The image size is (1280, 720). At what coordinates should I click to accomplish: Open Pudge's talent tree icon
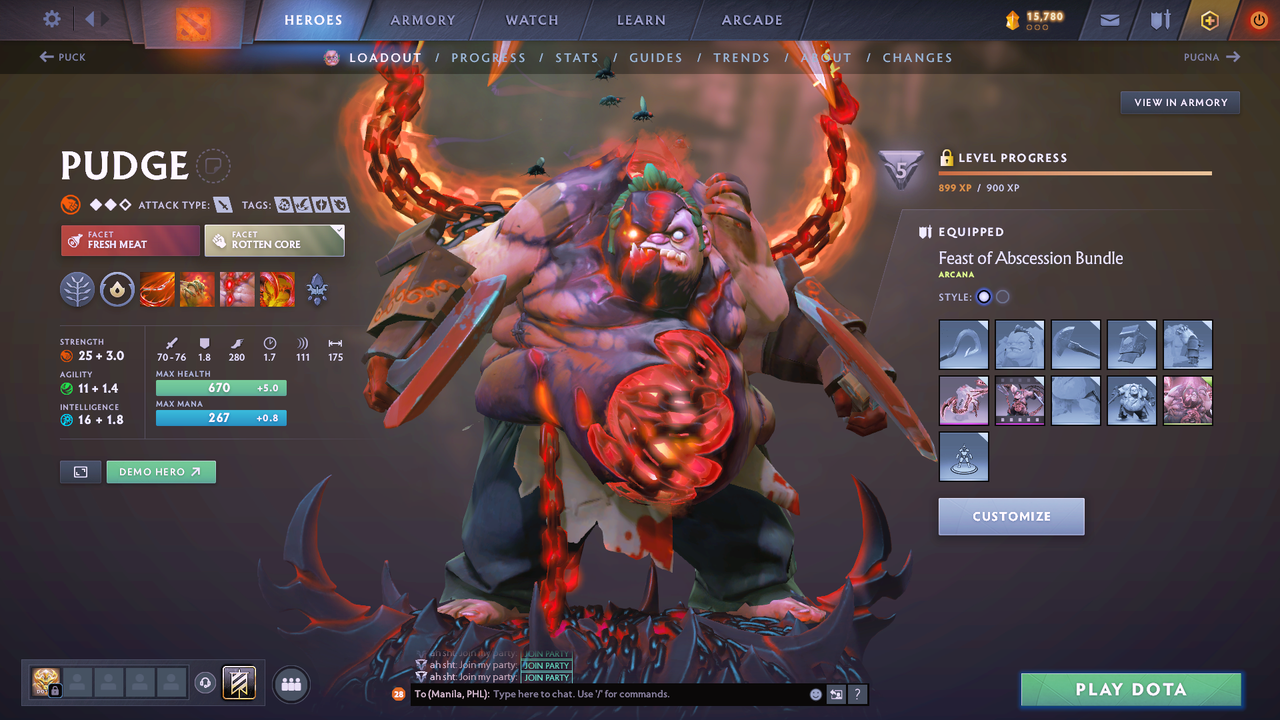point(77,289)
